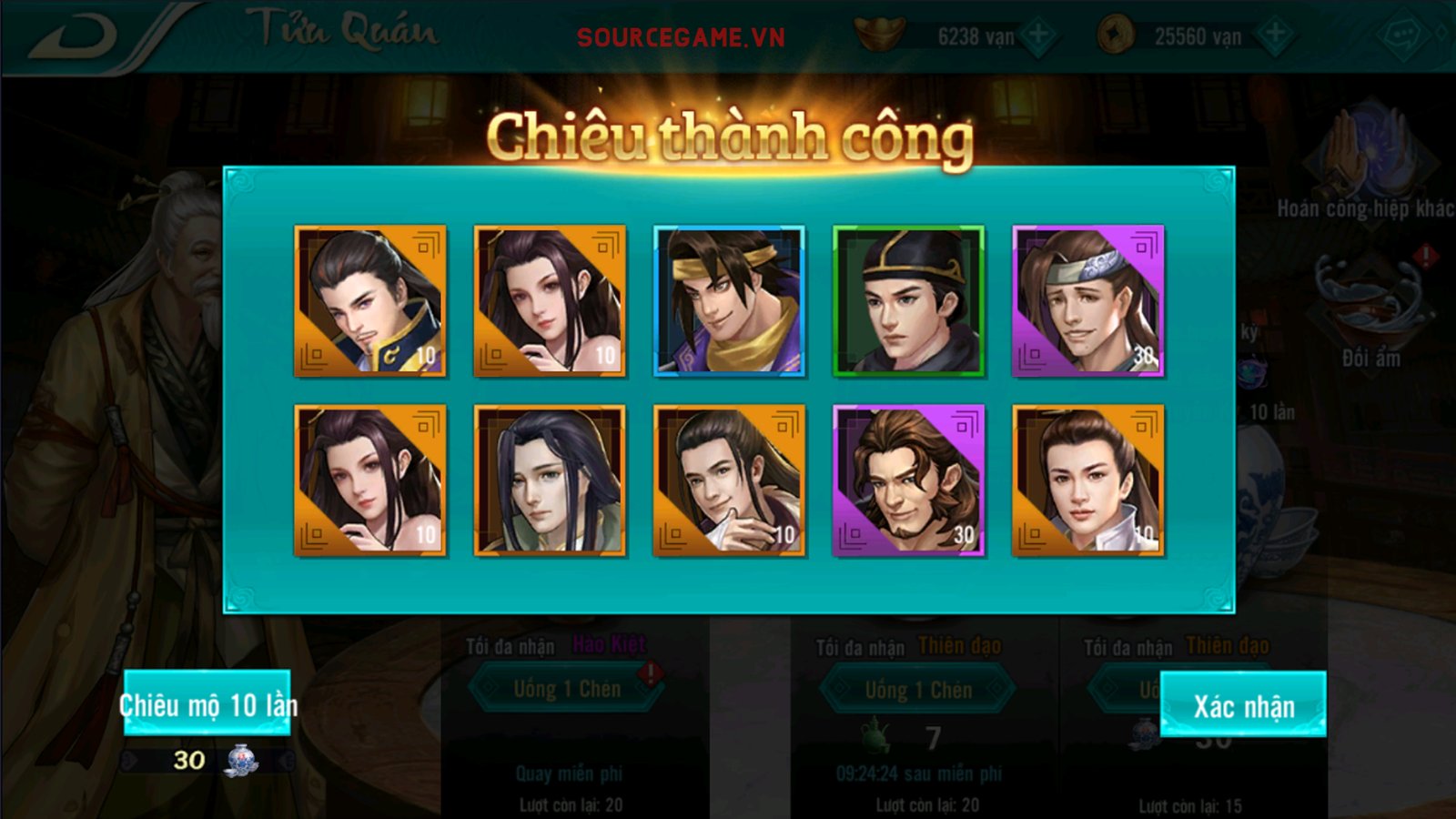Select the purple-framed bearded brown-haired hero
Viewport: 1456px width, 819px height.
(908, 480)
